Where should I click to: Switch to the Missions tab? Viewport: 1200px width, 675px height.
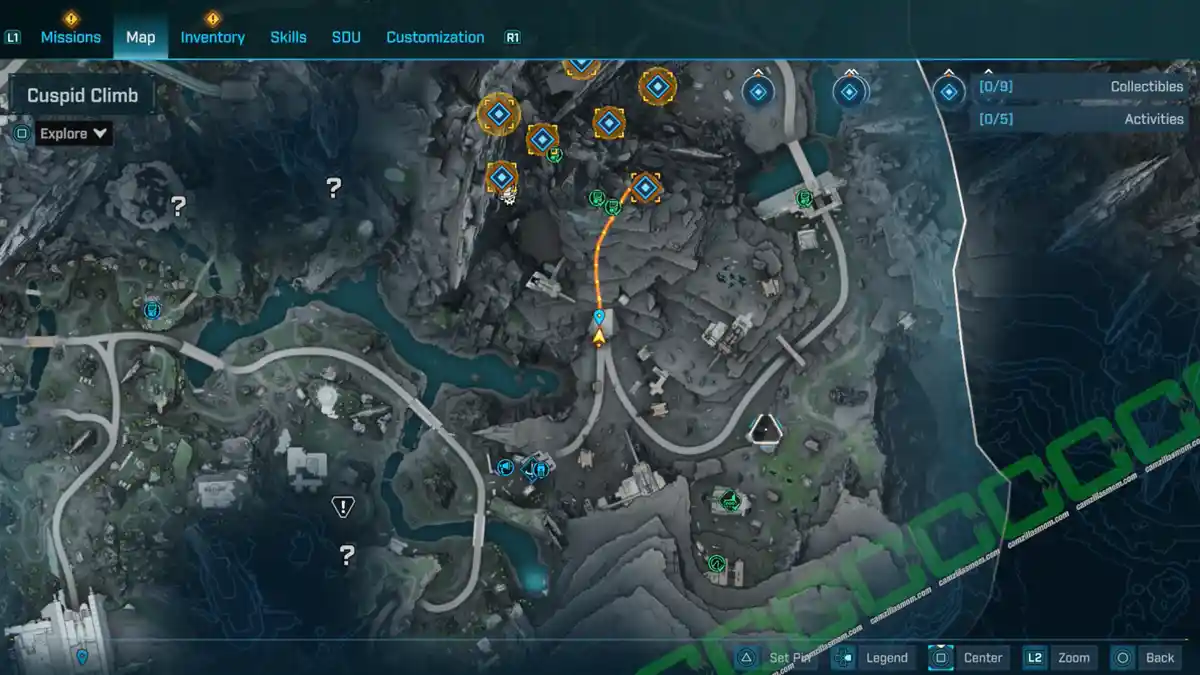click(x=70, y=37)
